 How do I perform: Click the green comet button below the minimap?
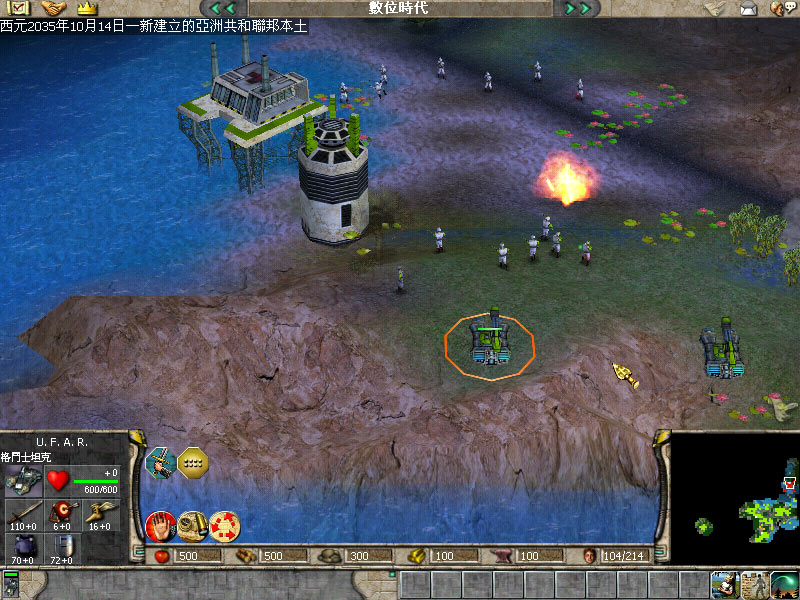point(785,584)
